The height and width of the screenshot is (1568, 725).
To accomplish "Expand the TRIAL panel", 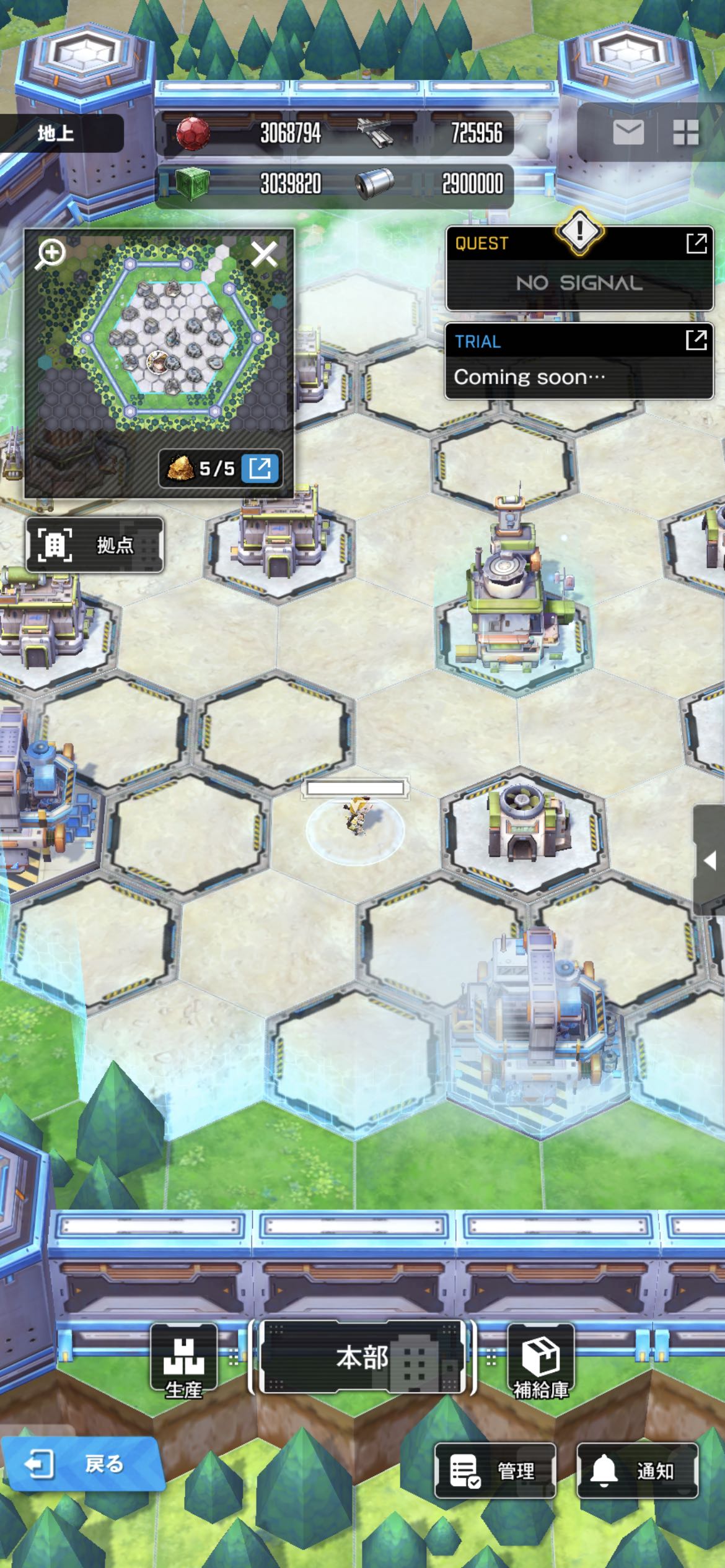I will 696,340.
